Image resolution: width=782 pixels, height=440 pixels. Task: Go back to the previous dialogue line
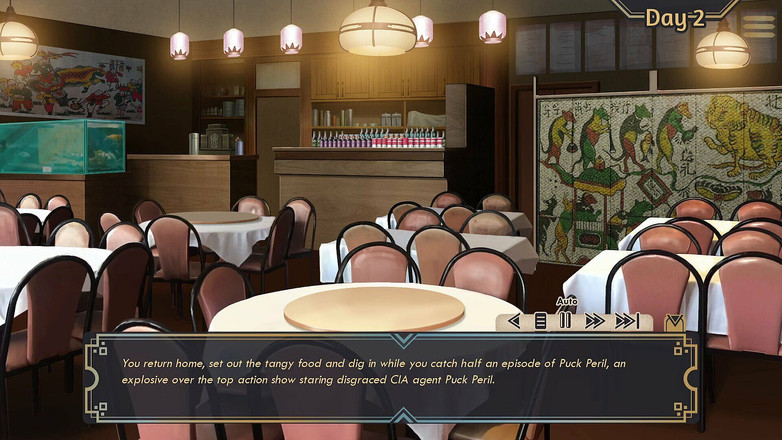[x=515, y=321]
